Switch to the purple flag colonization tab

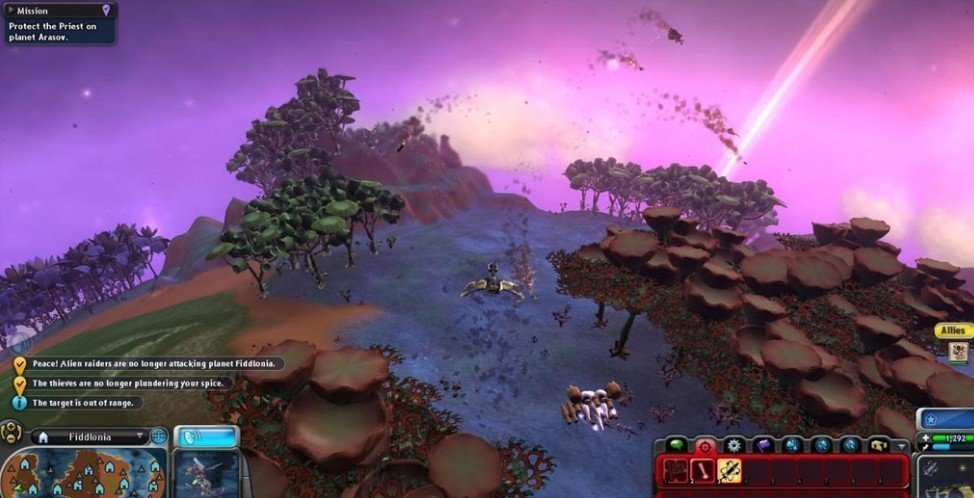(x=764, y=446)
